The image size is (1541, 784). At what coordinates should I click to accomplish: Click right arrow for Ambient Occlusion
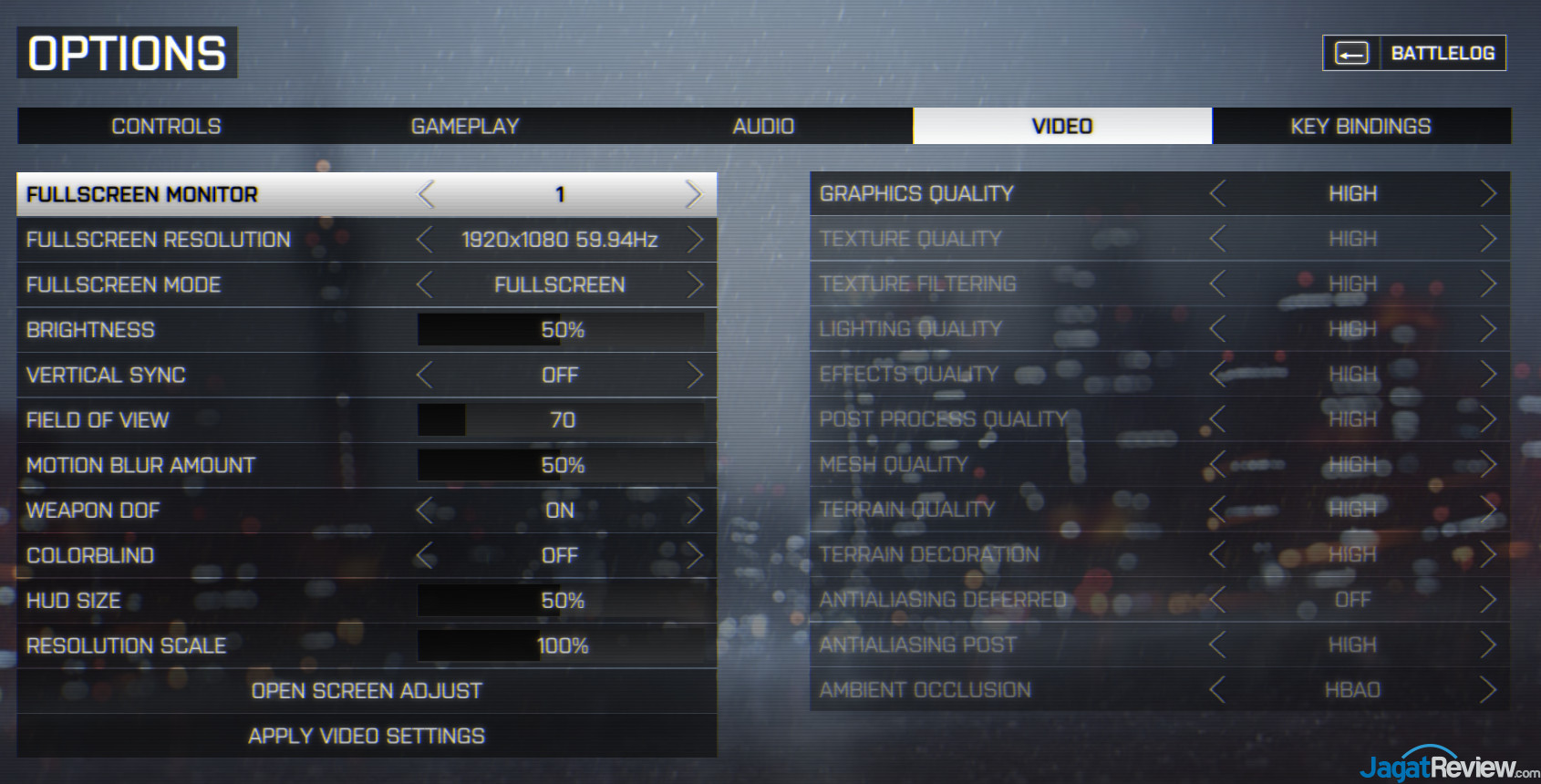(1488, 690)
